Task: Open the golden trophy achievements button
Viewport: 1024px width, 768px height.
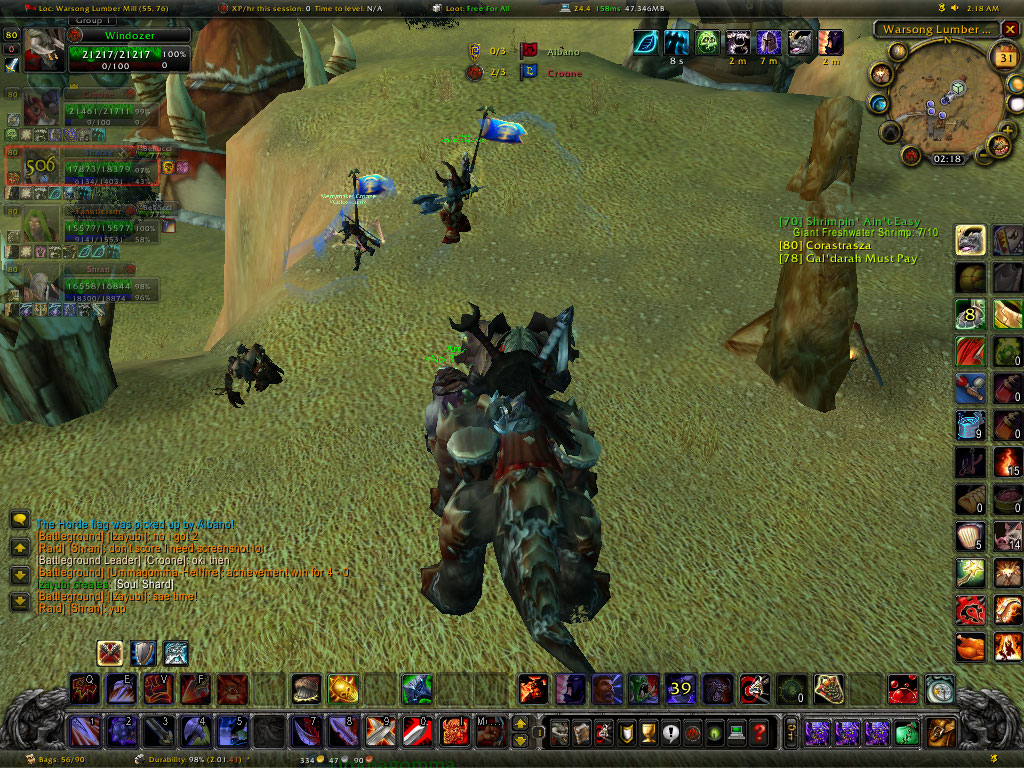Action: click(648, 732)
